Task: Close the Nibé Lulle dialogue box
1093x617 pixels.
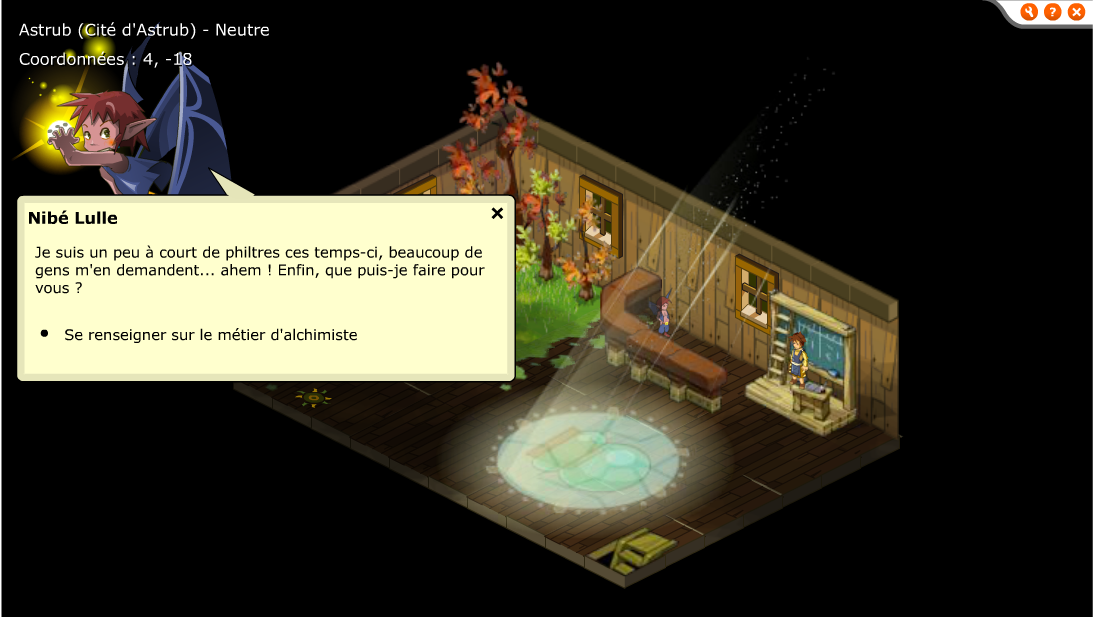Action: pos(497,213)
